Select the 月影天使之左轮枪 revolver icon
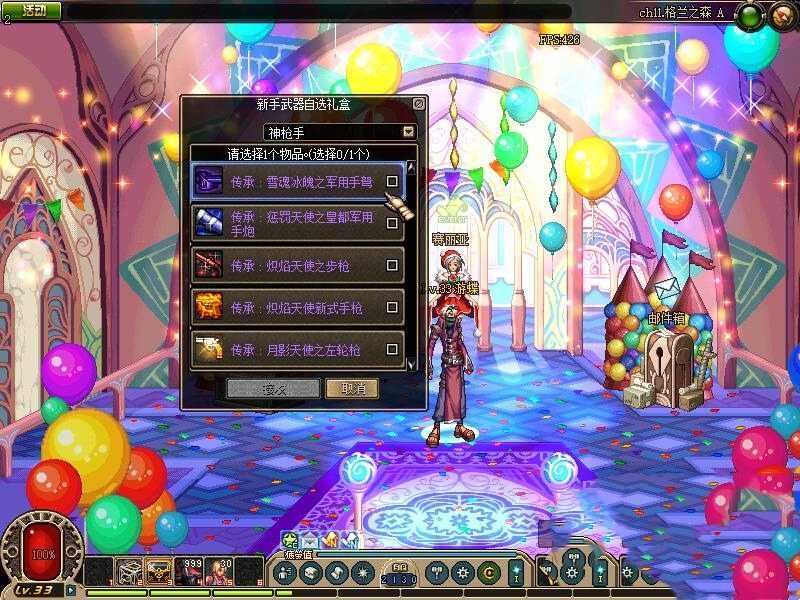800x600 pixels. tap(209, 349)
